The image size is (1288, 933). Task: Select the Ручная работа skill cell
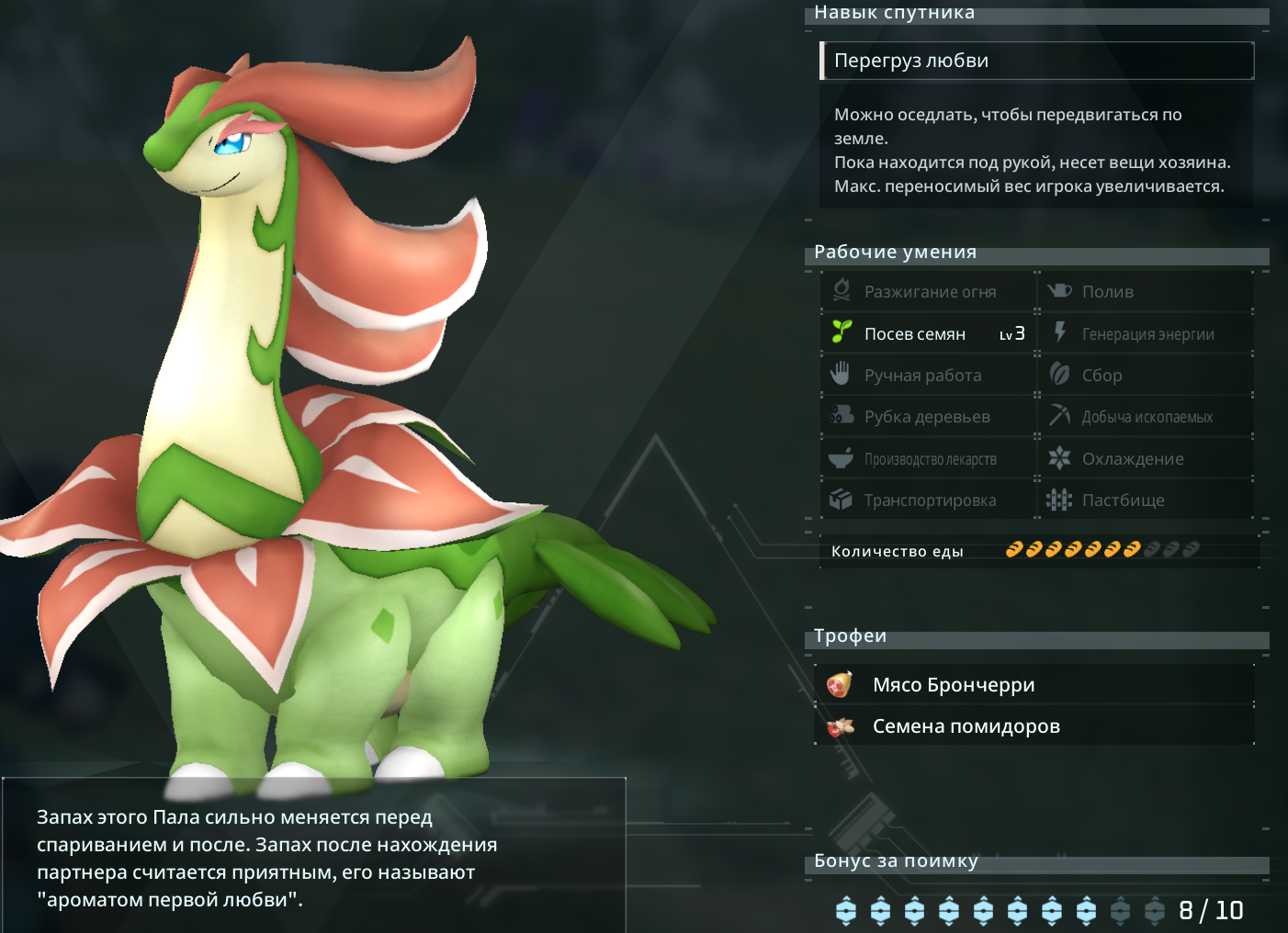(928, 376)
